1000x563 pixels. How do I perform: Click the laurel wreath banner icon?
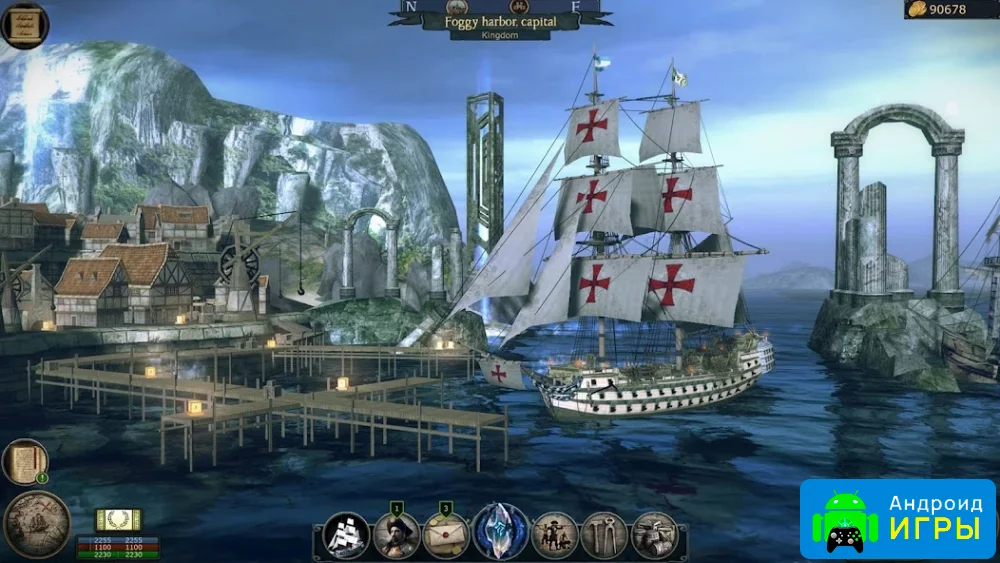click(x=118, y=520)
